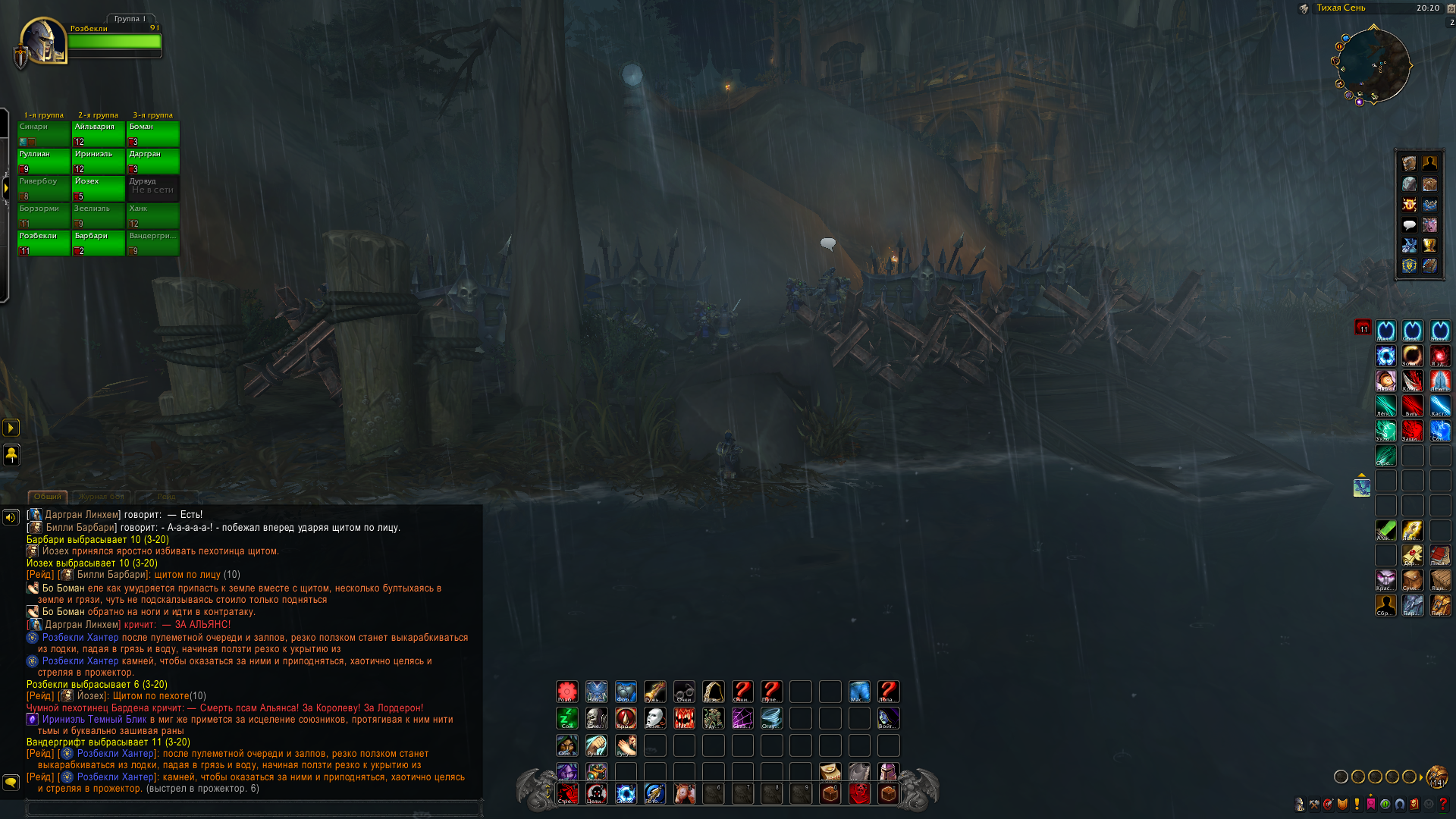Expand the raid manager side arrow
1456x819 pixels.
[x=5, y=187]
